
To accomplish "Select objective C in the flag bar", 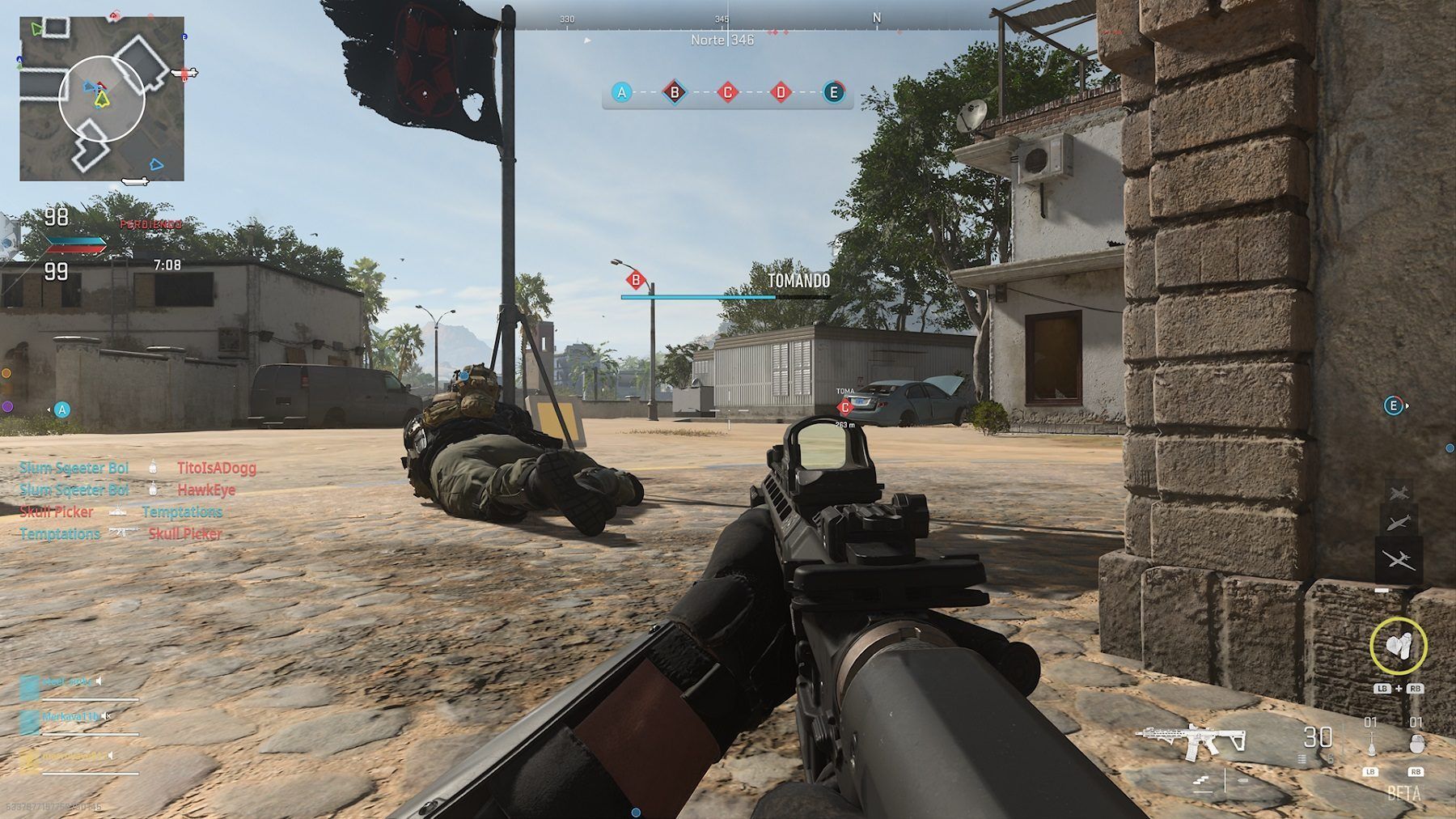I will coord(727,92).
